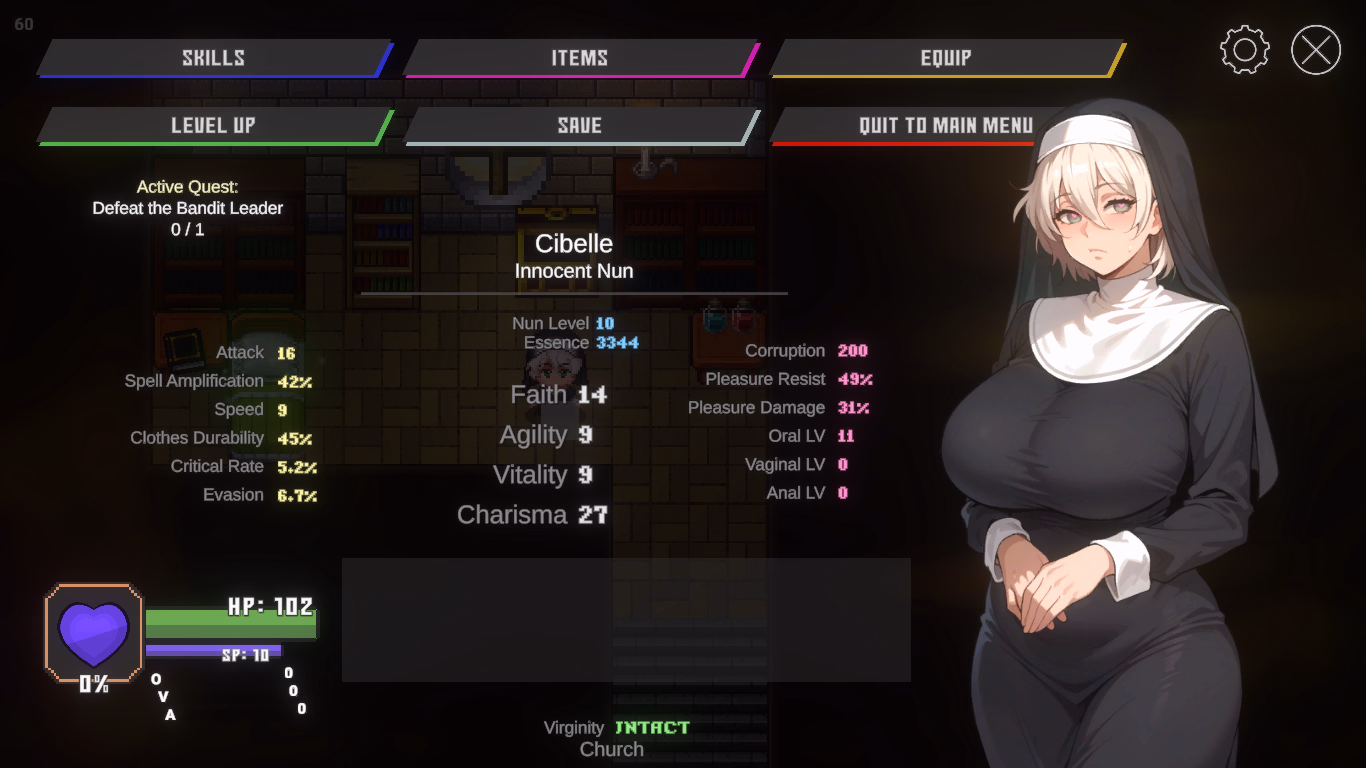
Task: Select Quit to Main Menu
Action: [946, 125]
